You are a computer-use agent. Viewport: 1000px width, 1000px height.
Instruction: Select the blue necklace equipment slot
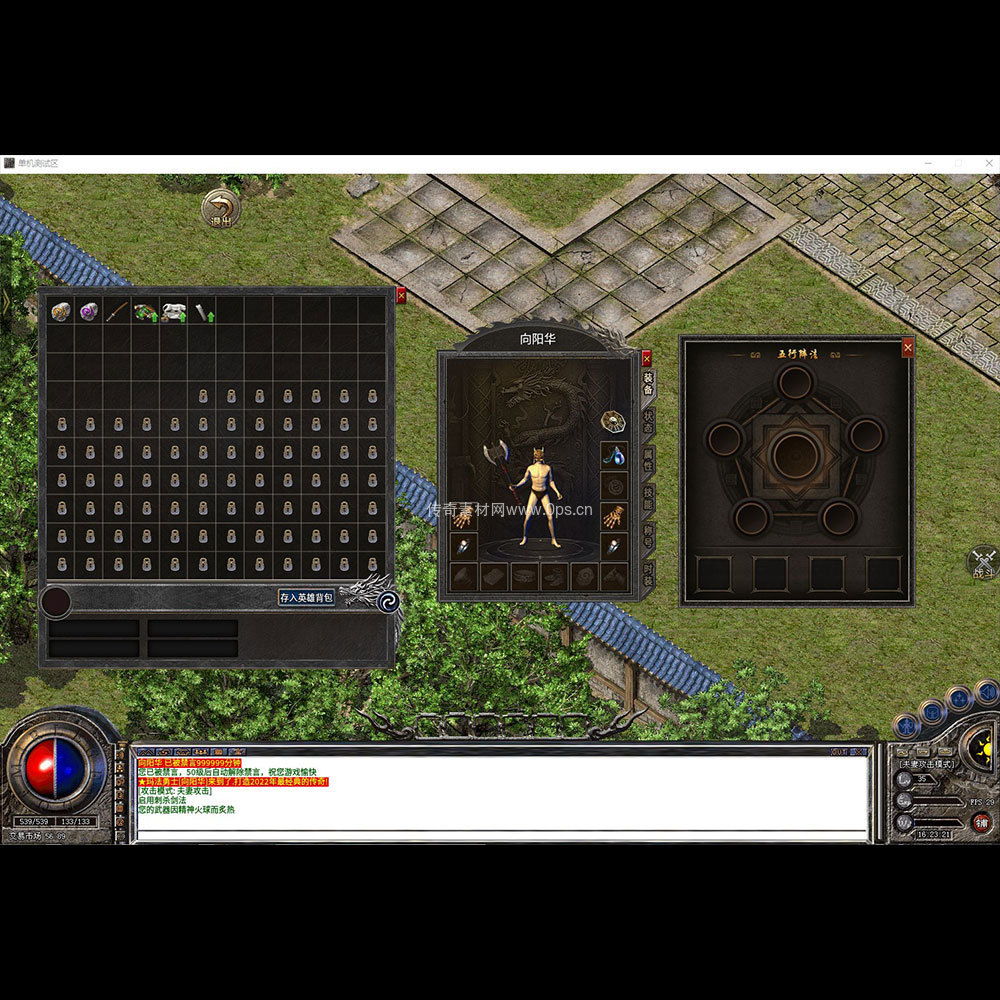pos(614,455)
